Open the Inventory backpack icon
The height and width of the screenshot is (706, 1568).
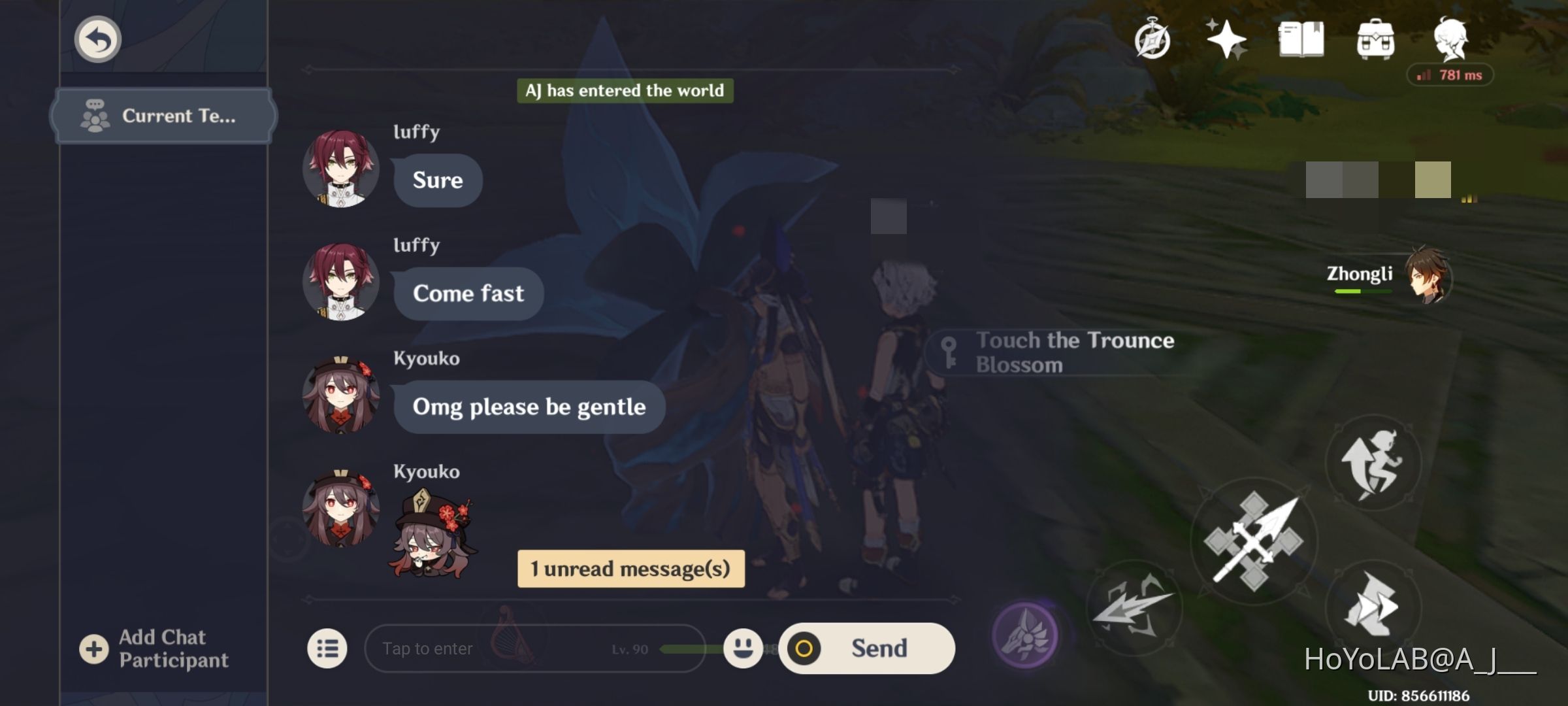tap(1376, 41)
